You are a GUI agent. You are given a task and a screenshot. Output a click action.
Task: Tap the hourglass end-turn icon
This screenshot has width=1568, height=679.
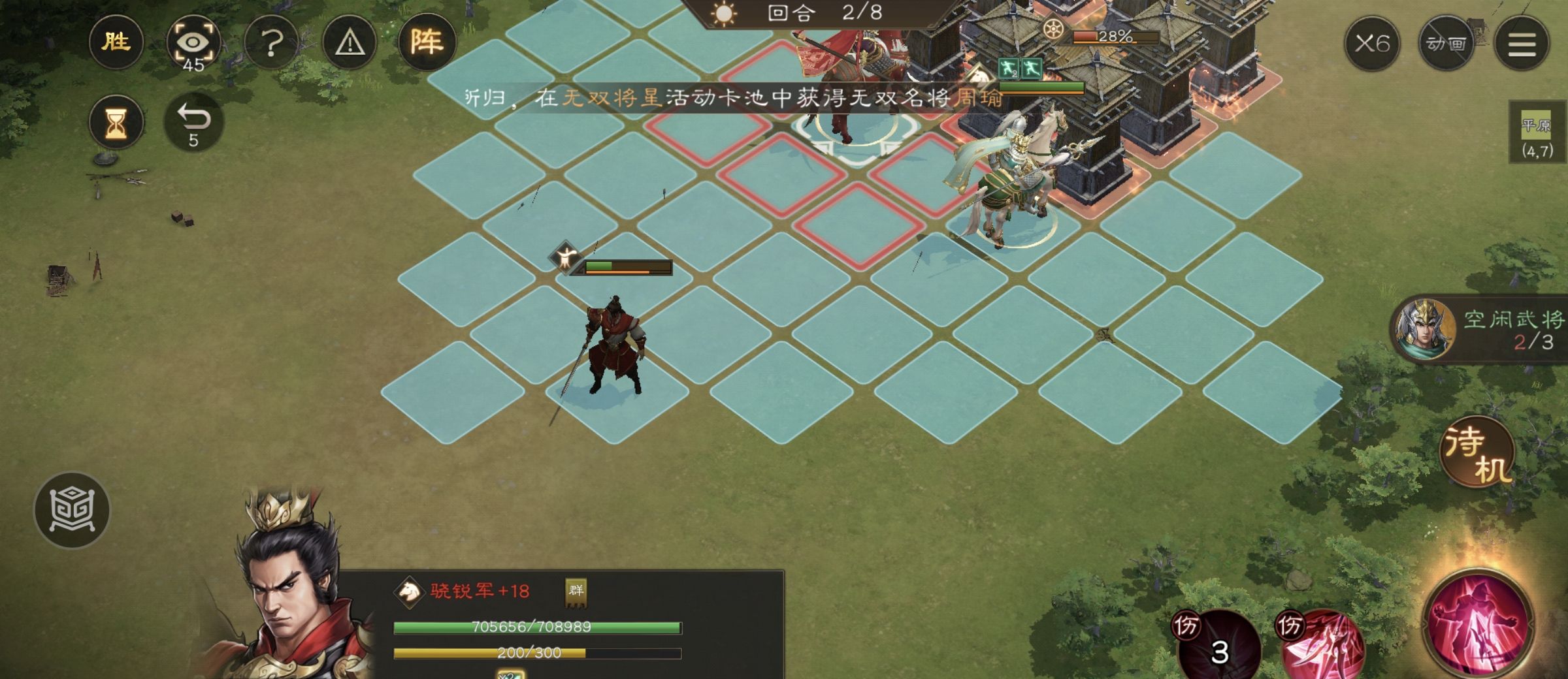coord(116,122)
